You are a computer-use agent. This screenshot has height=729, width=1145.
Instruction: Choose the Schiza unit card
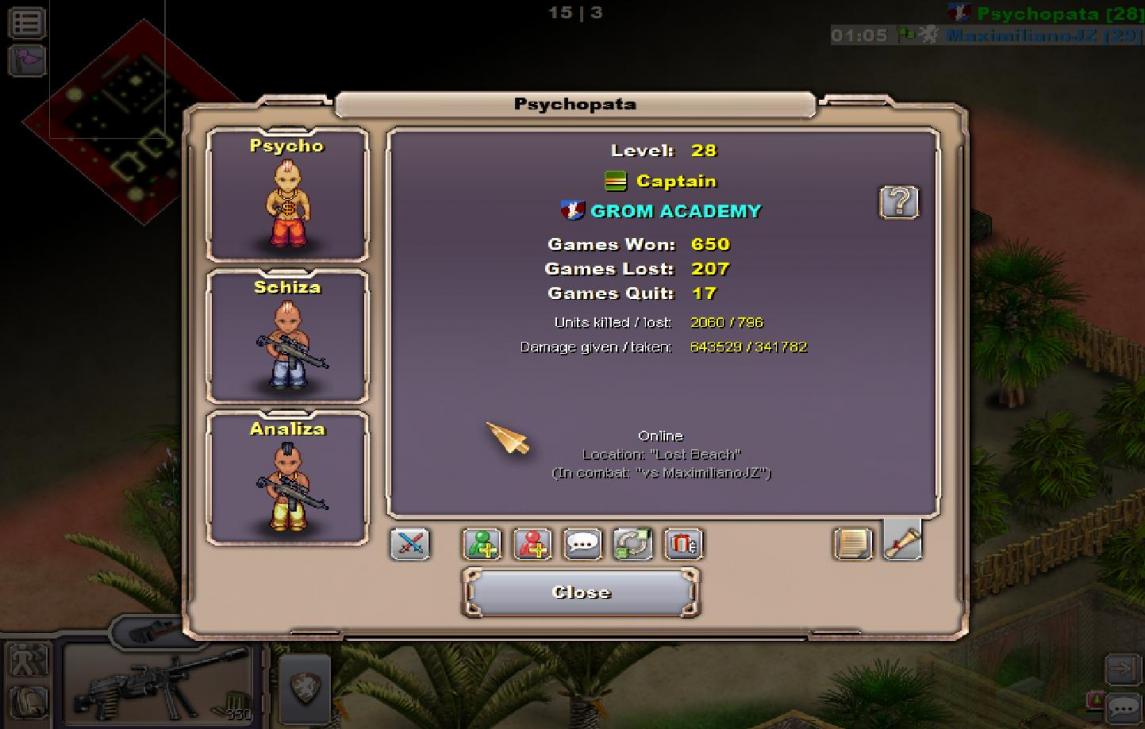point(287,336)
